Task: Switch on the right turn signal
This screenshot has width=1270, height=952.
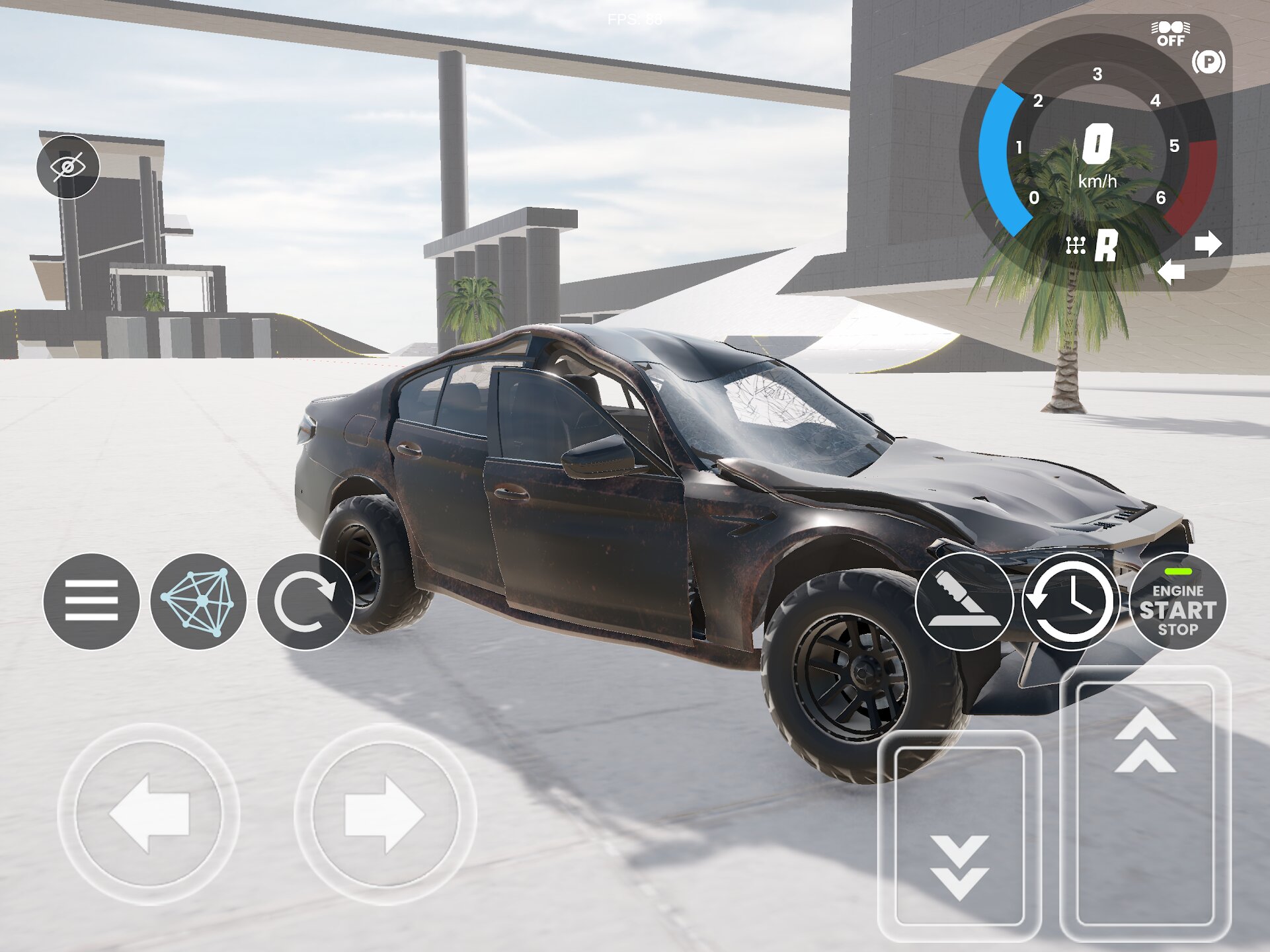Action: (x=1208, y=244)
